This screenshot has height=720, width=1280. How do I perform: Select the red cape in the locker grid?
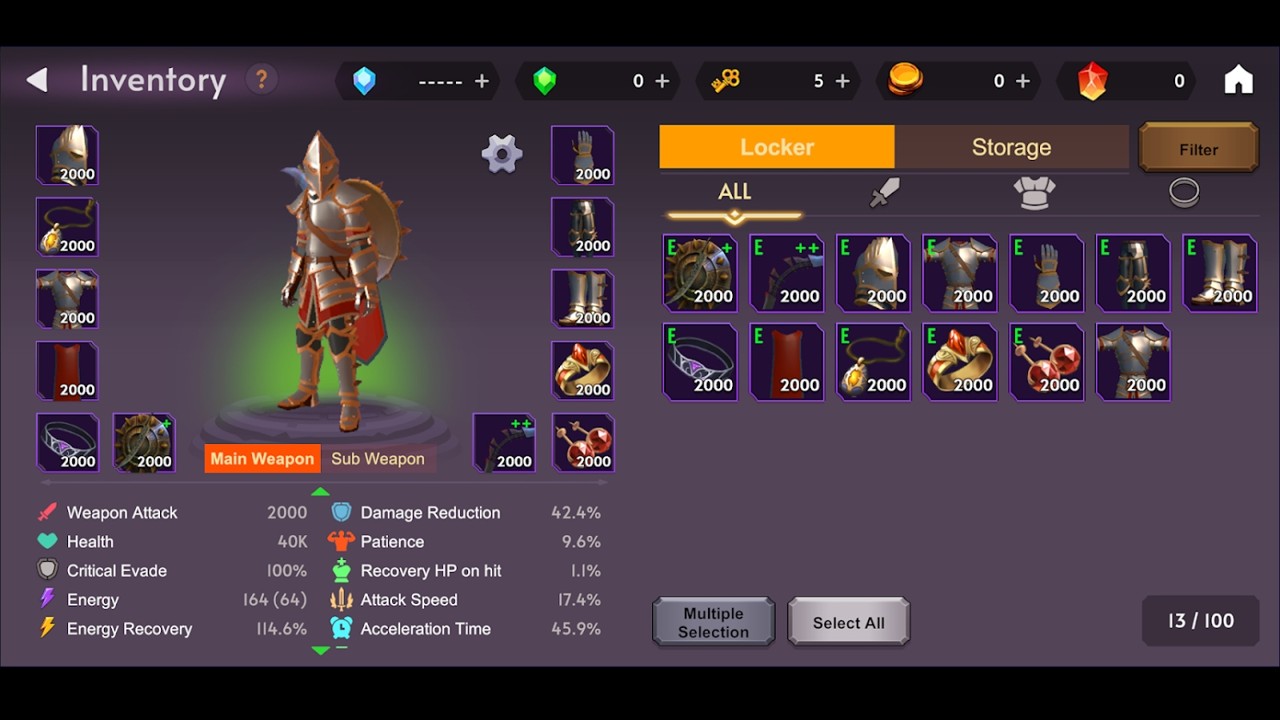pyautogui.click(x=787, y=361)
